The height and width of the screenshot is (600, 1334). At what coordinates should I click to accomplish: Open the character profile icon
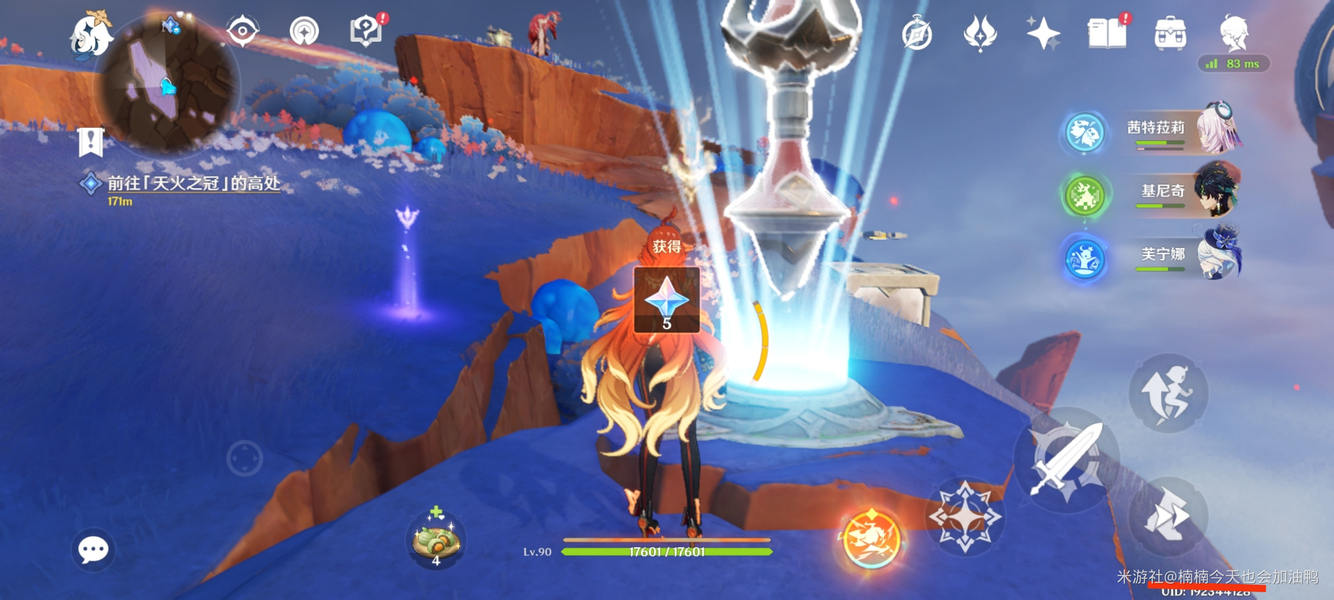1234,33
